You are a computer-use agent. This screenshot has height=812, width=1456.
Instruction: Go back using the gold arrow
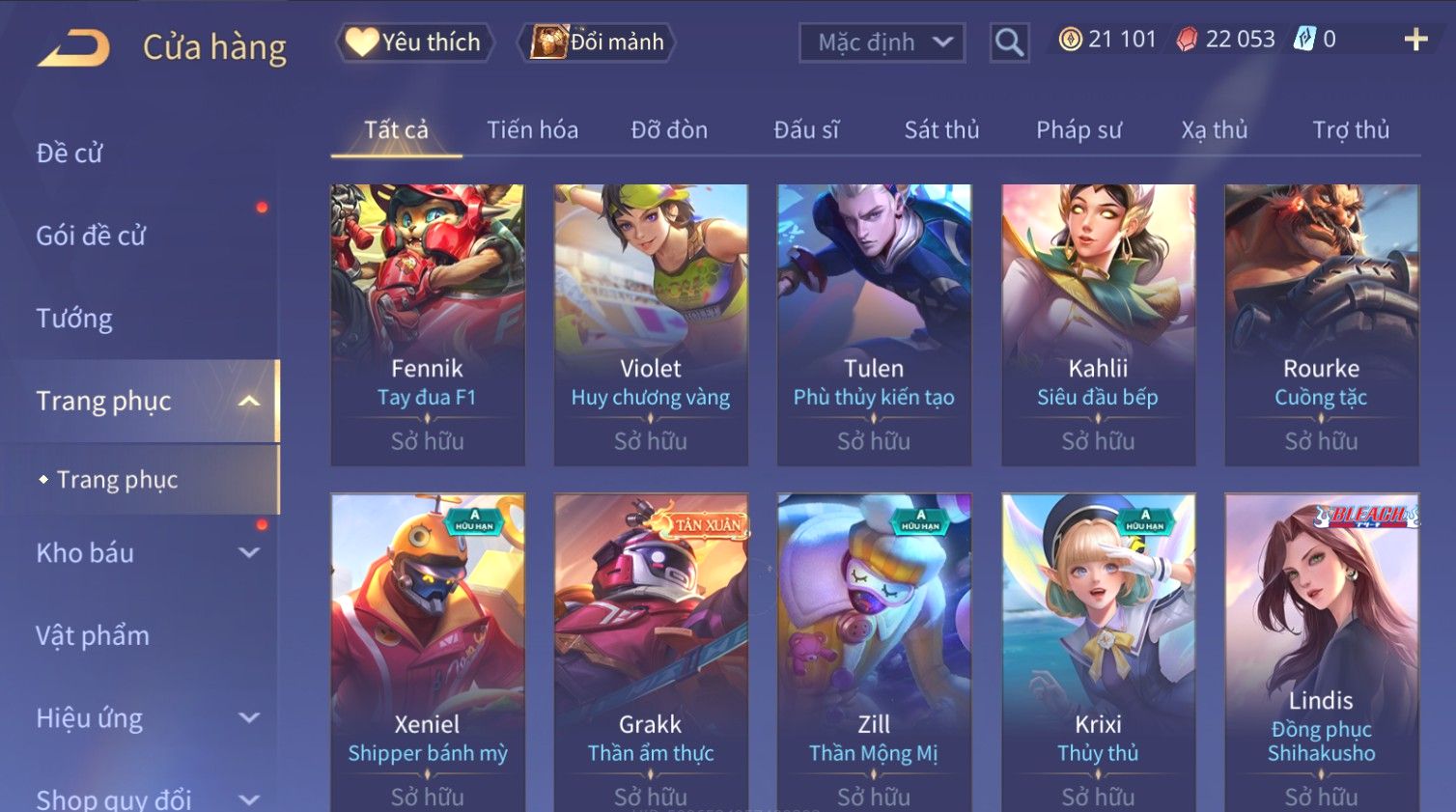pos(74,46)
